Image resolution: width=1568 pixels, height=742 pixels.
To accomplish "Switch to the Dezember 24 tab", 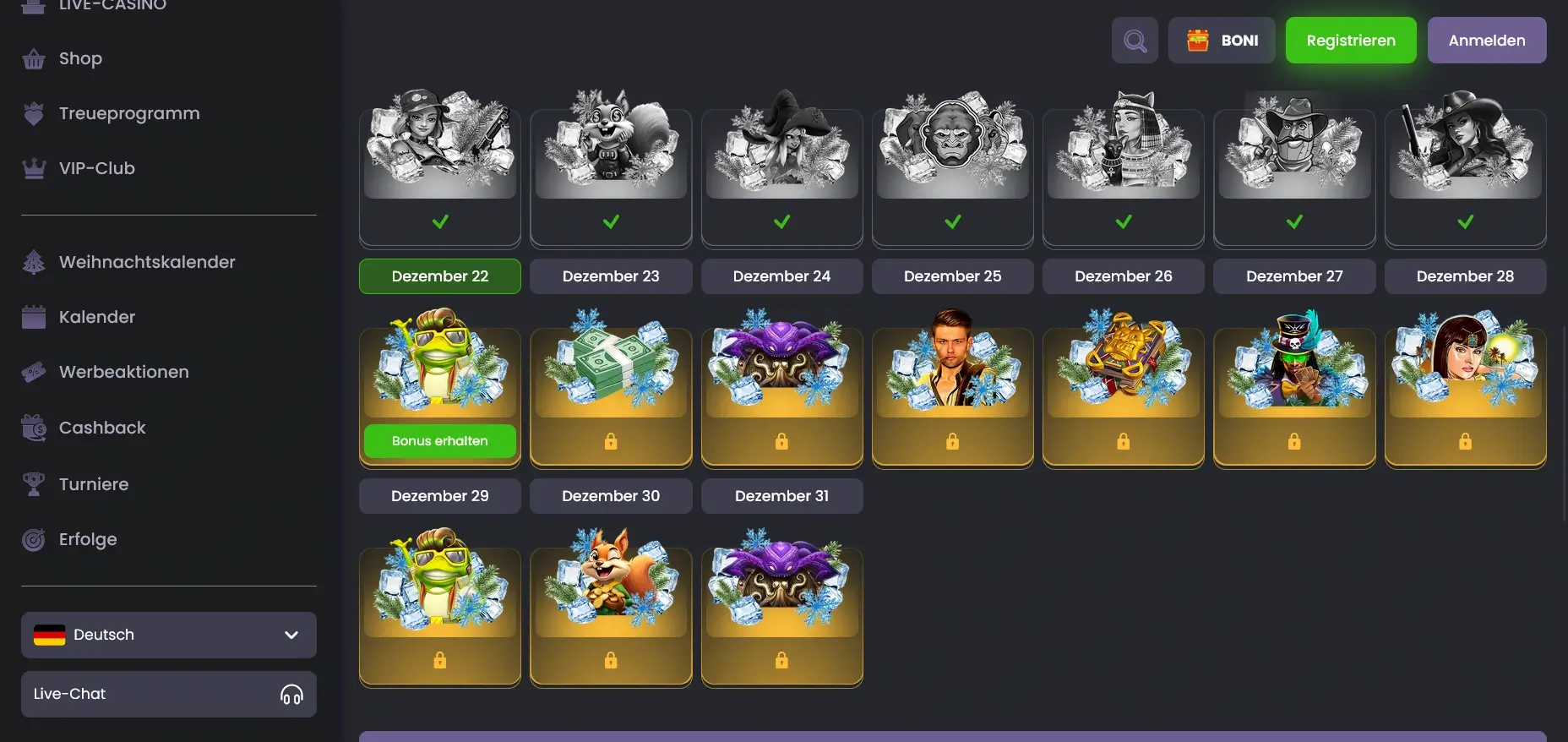I will 781,276.
